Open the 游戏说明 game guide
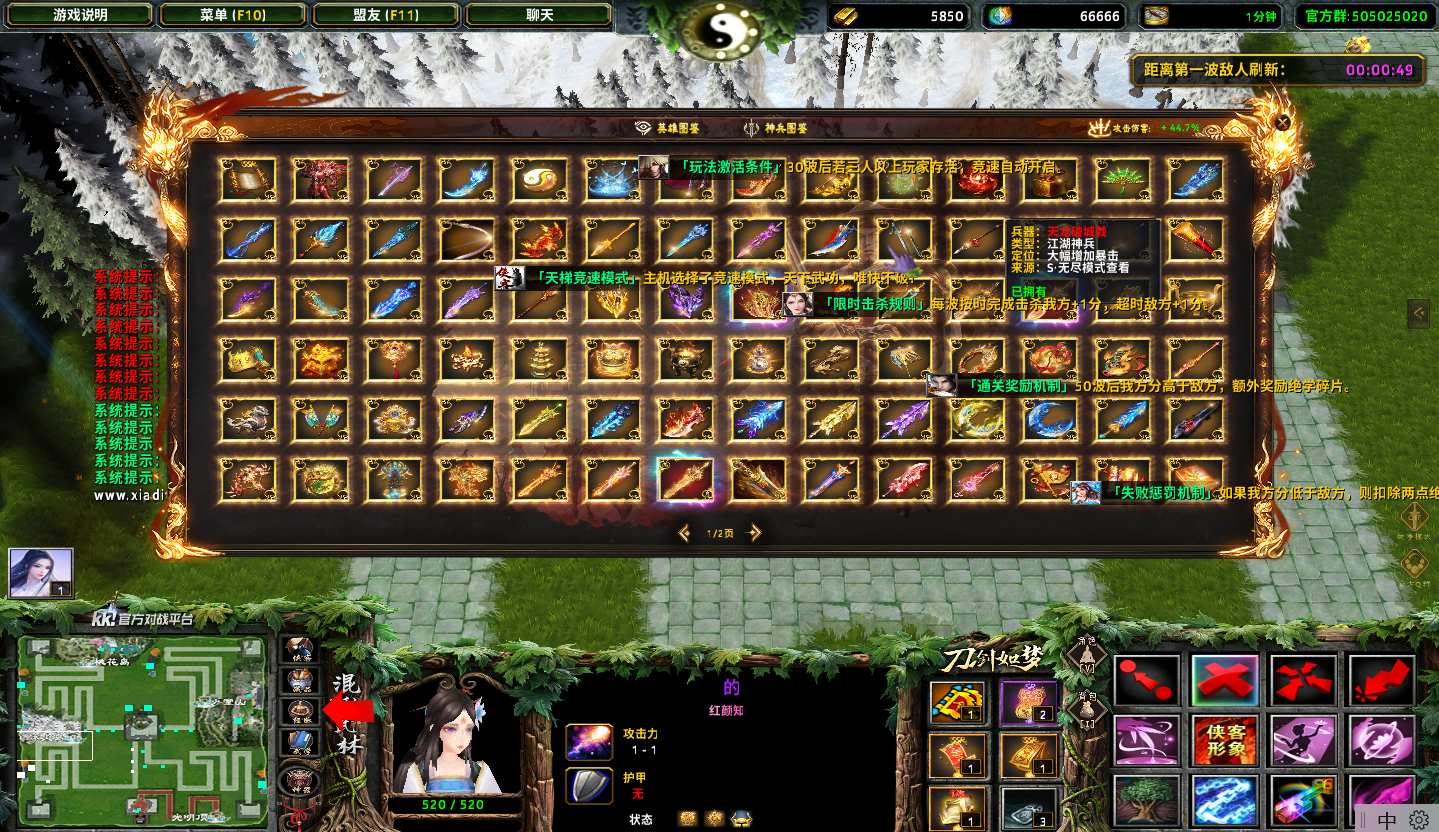Screen dimensions: 1439x832 [x=78, y=16]
